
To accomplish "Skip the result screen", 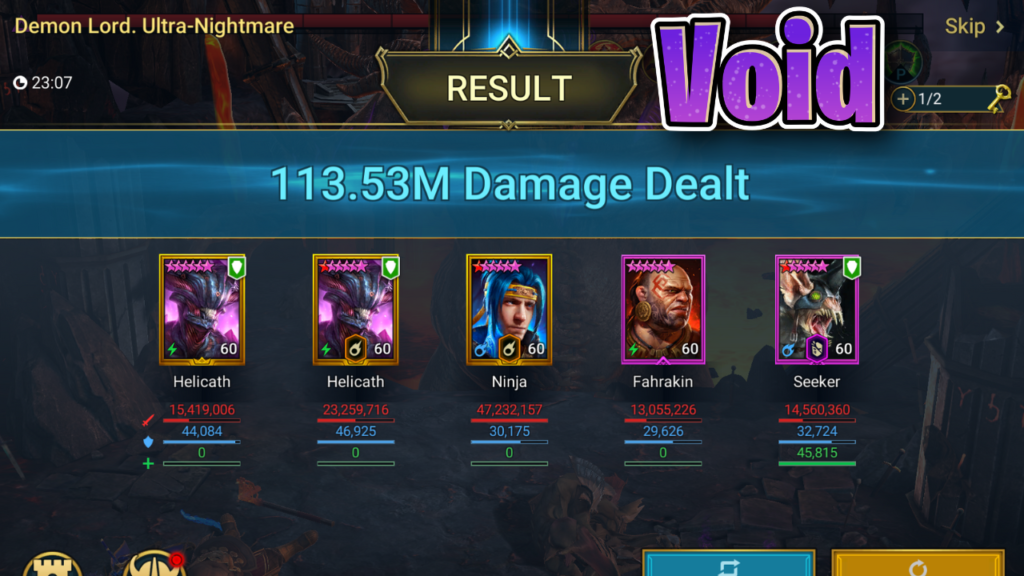I will 974,27.
